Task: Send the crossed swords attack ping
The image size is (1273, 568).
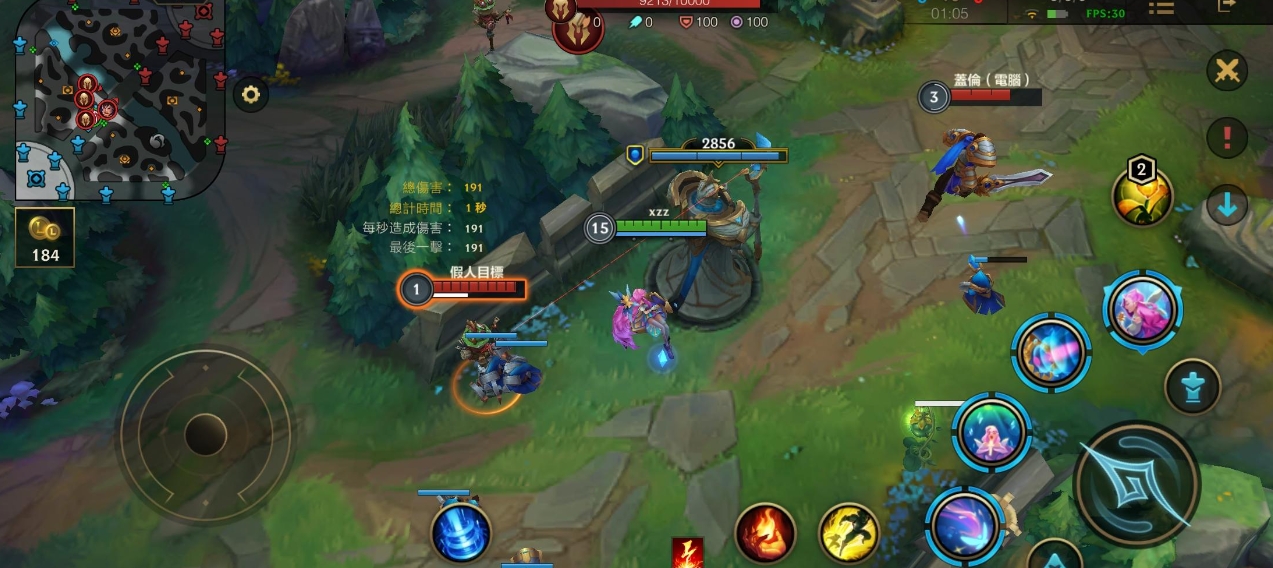Action: pyautogui.click(x=1227, y=71)
